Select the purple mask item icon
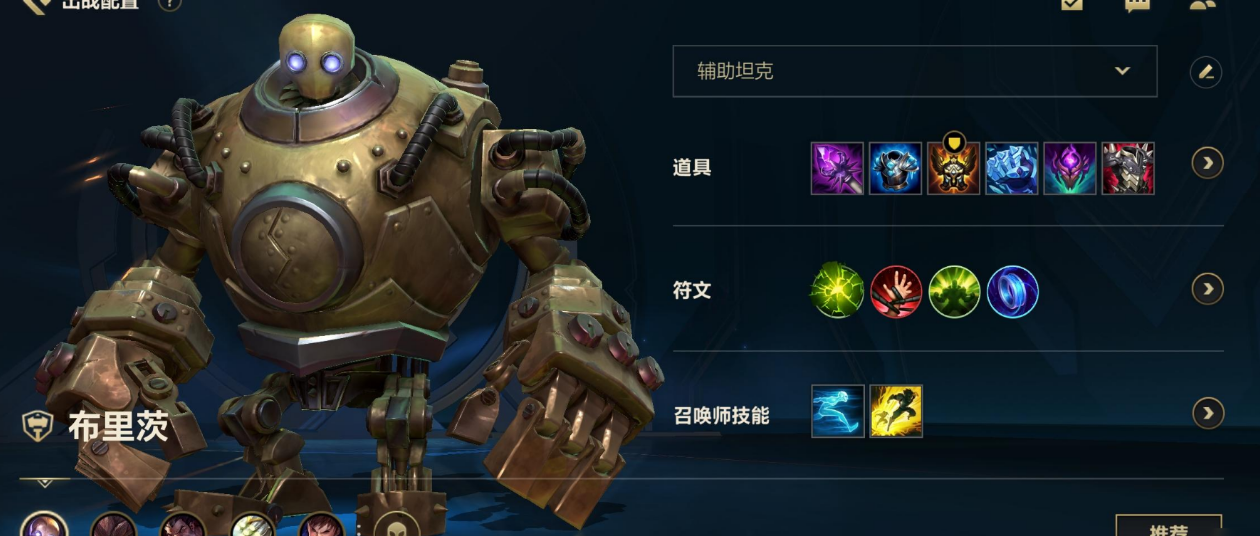Screen dimensions: 1260x536 (x=1069, y=168)
